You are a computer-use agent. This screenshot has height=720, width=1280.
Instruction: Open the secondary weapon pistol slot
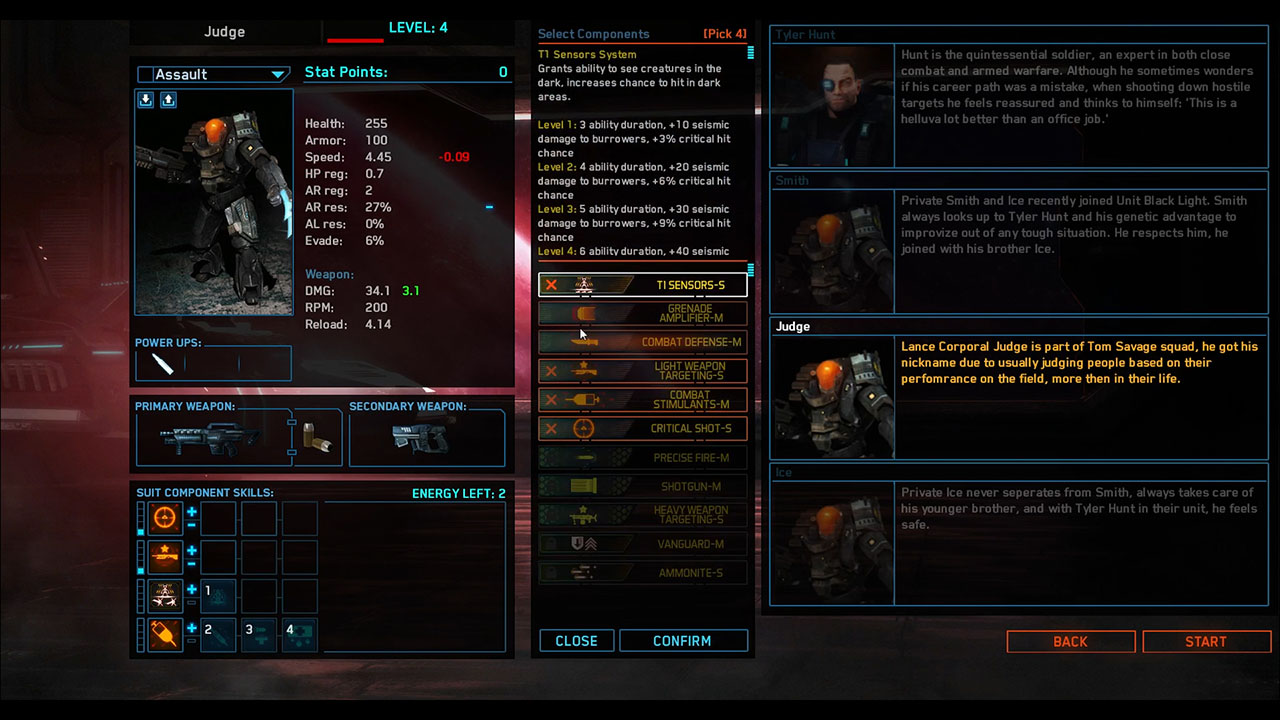click(x=426, y=438)
